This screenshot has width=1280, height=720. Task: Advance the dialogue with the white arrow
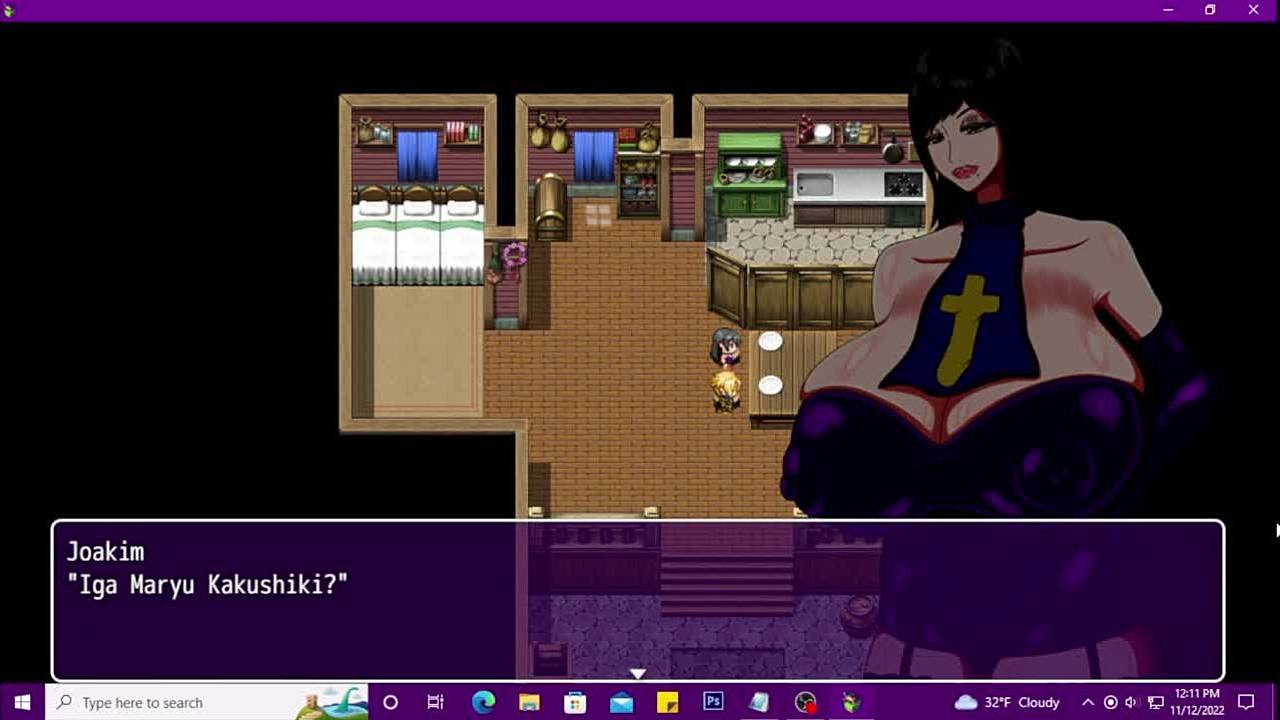click(x=638, y=674)
